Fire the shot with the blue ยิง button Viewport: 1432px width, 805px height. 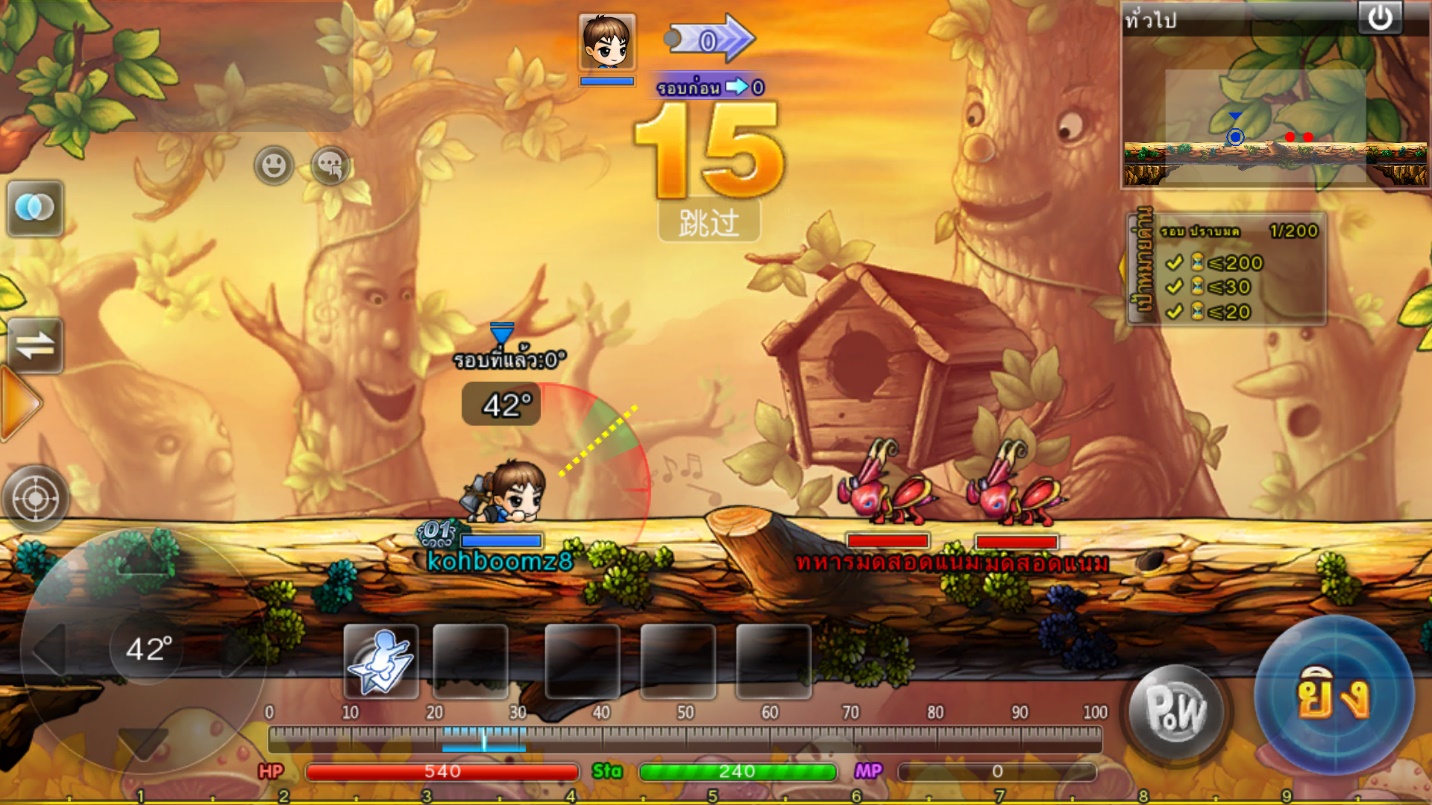click(x=1334, y=696)
